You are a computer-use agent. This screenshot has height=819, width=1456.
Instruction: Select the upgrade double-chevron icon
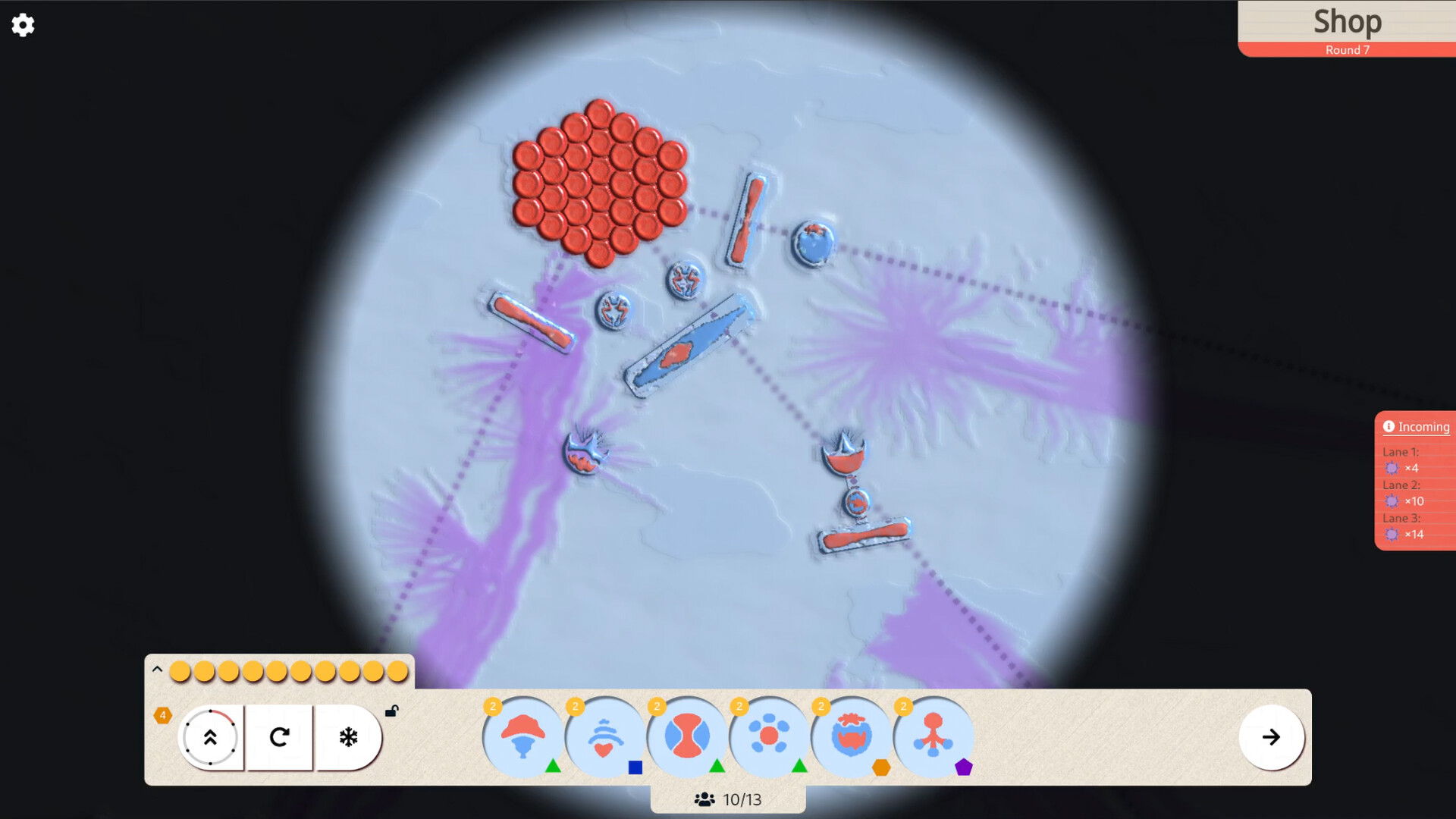pos(211,737)
